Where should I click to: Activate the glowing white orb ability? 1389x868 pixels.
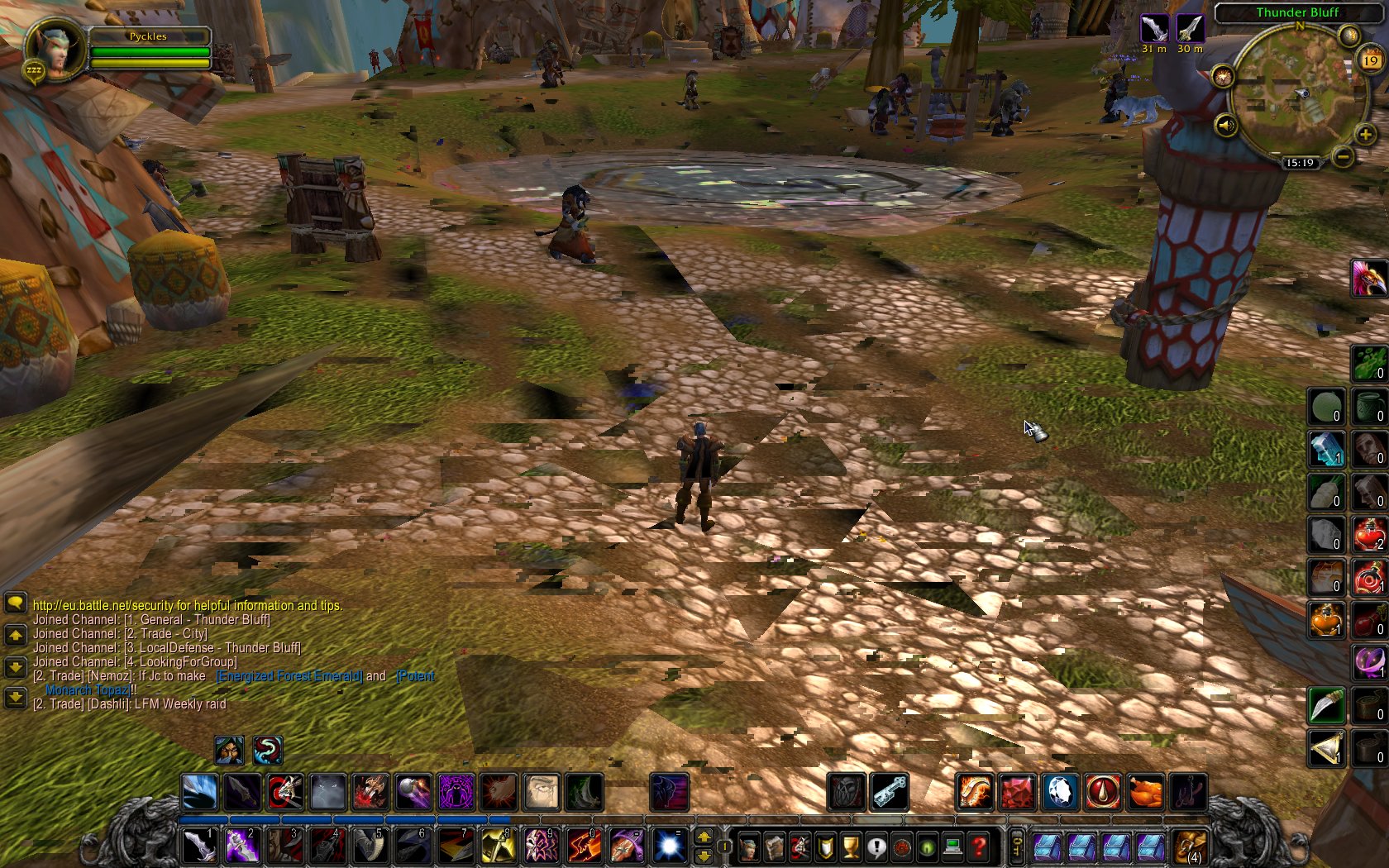[x=669, y=847]
